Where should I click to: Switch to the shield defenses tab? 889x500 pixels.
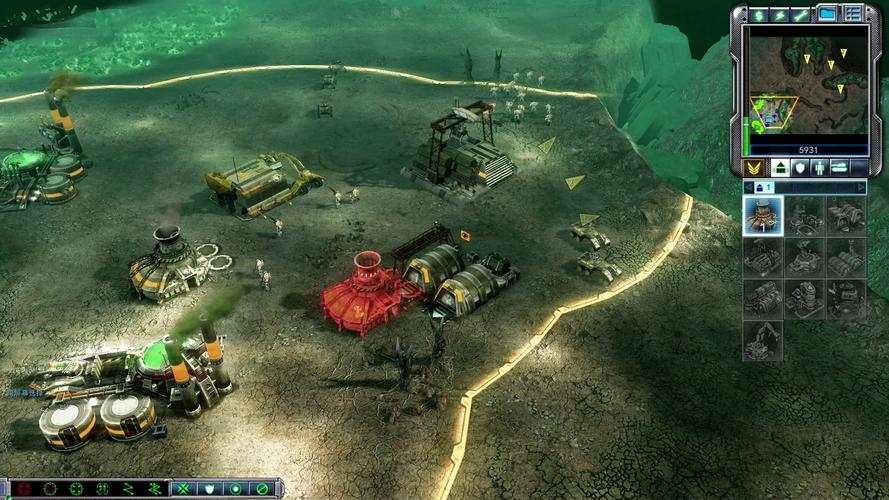(x=799, y=167)
